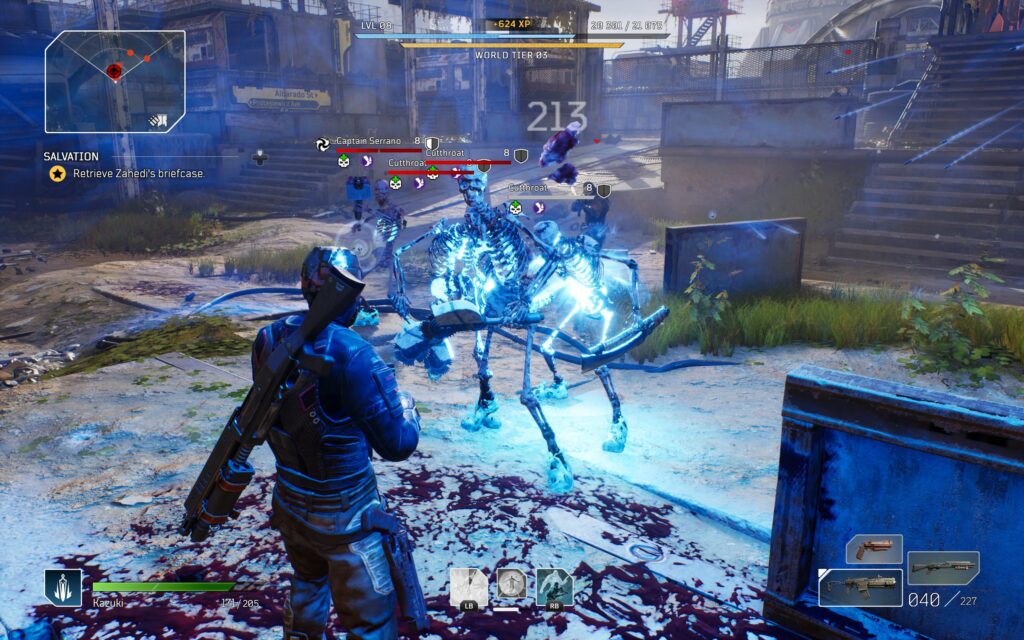Viewport: 1024px width, 640px height.
Task: Use the teal skill icon labeled RB
Action: click(554, 587)
